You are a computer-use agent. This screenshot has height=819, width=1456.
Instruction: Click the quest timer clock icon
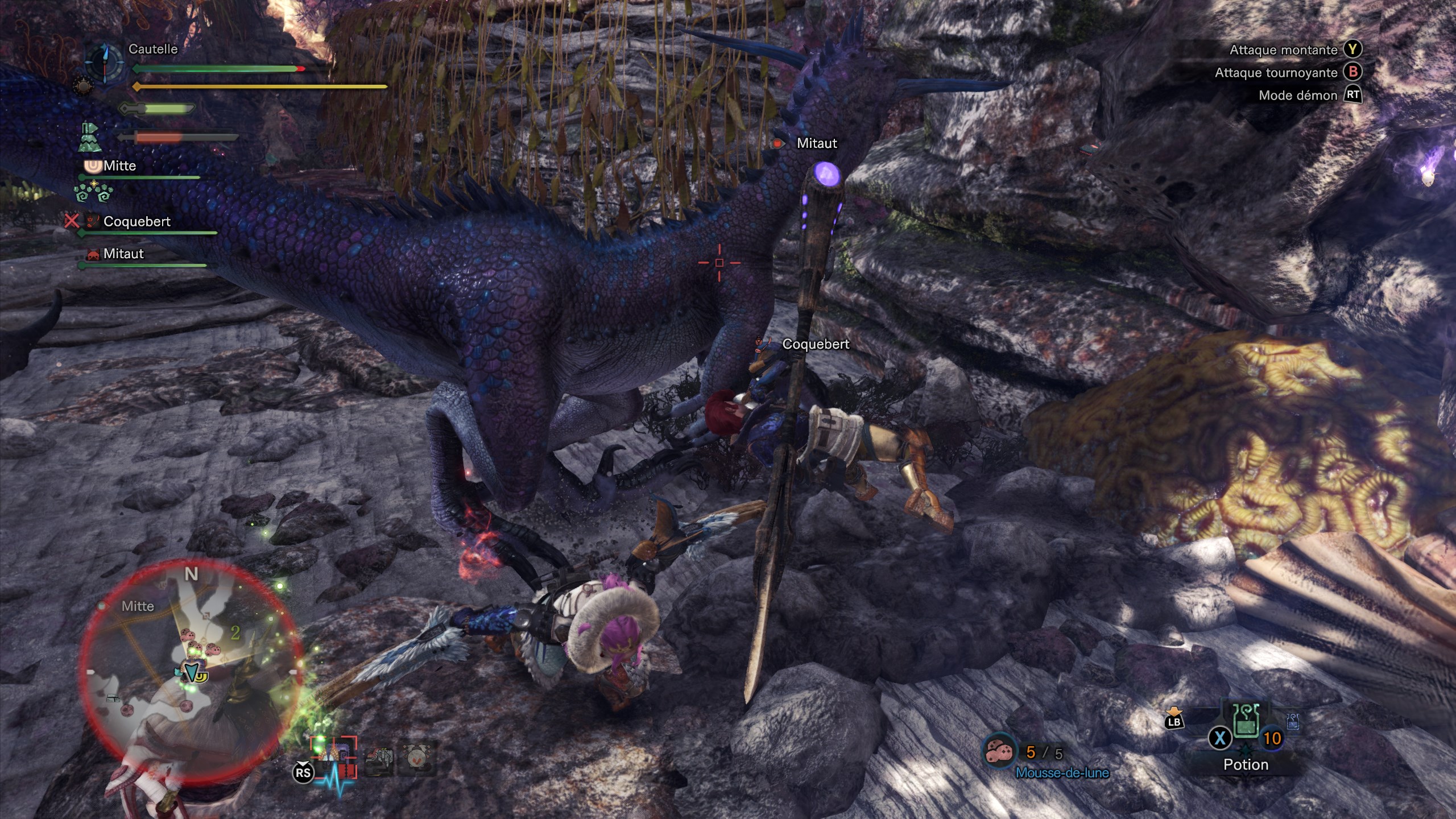(105, 61)
